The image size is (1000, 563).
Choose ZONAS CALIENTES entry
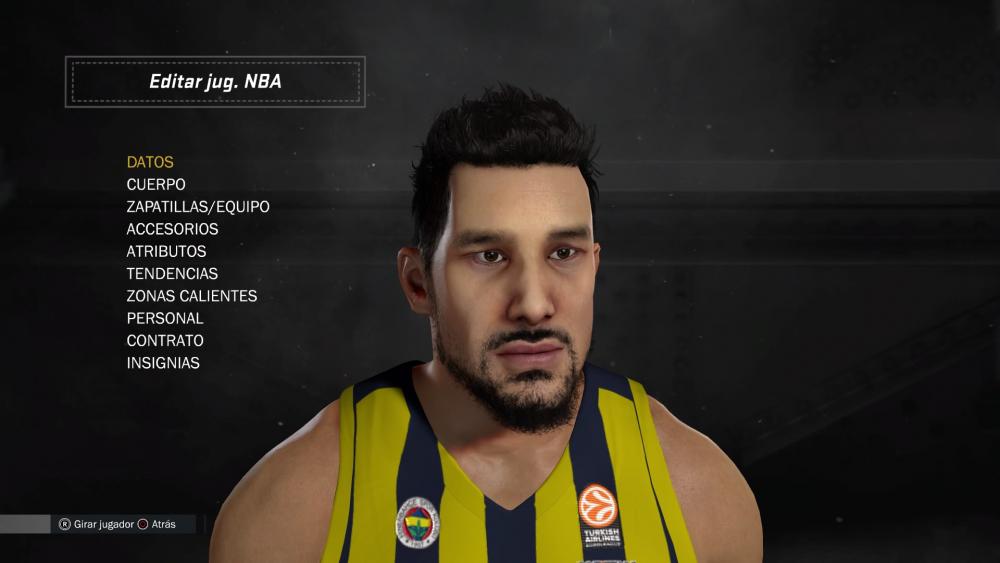pos(192,296)
